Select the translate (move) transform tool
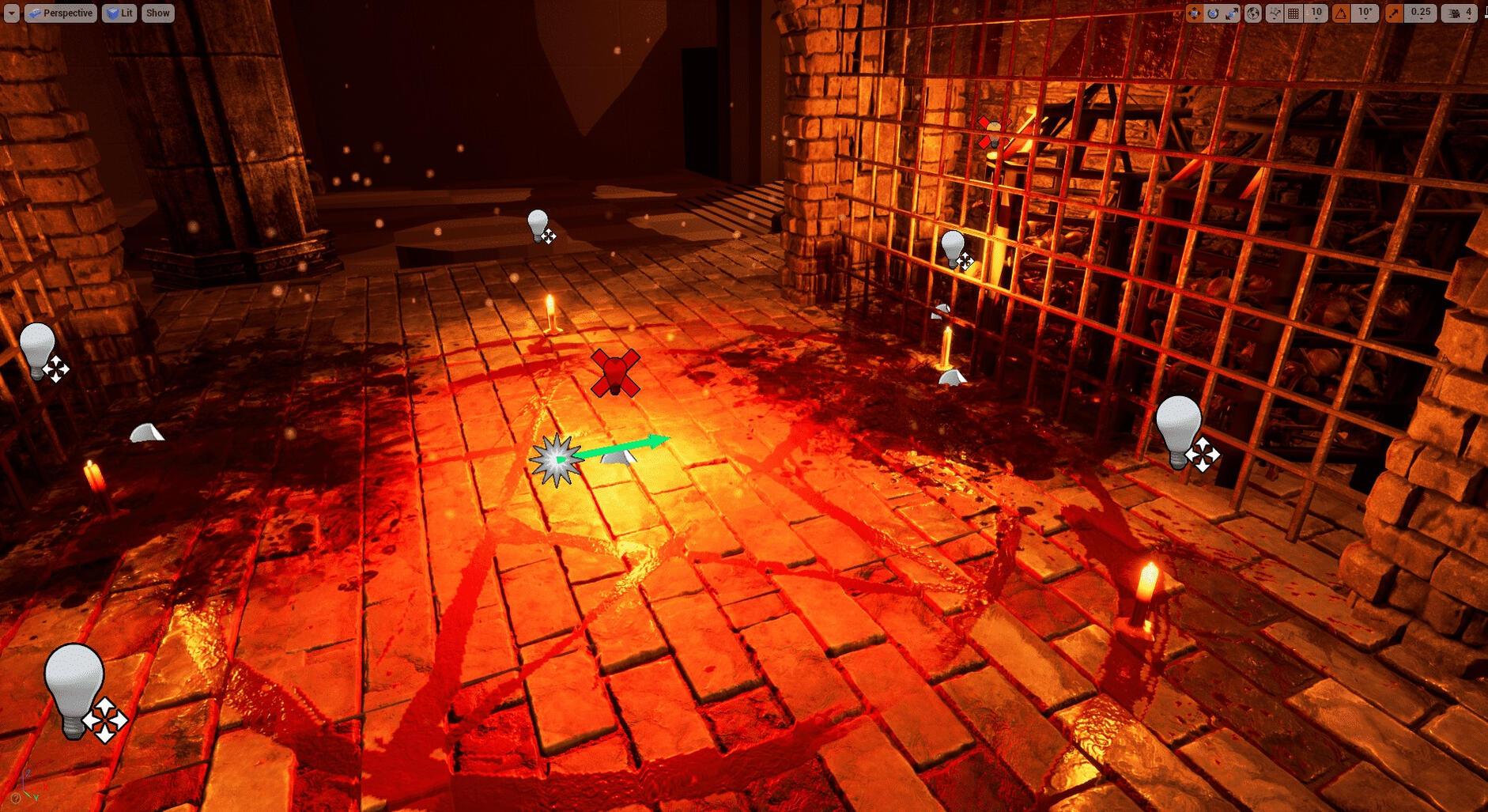The width and height of the screenshot is (1488, 812). pos(1194,13)
